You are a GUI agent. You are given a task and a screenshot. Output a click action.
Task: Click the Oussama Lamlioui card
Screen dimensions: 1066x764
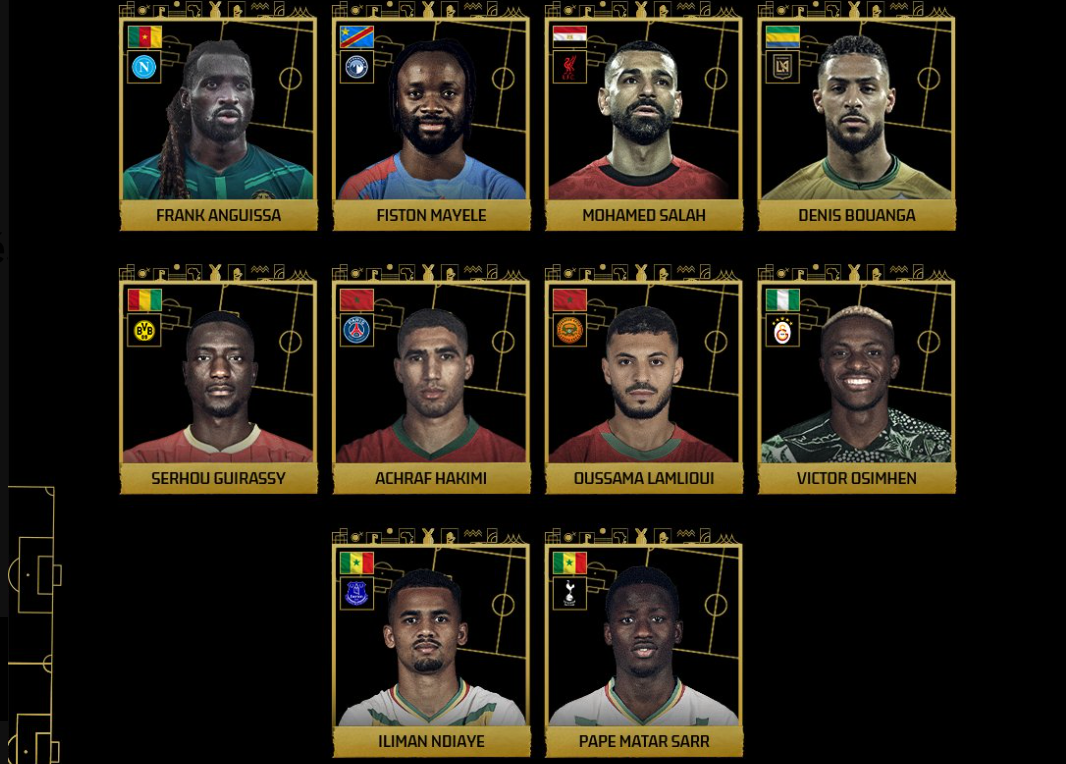point(644,383)
